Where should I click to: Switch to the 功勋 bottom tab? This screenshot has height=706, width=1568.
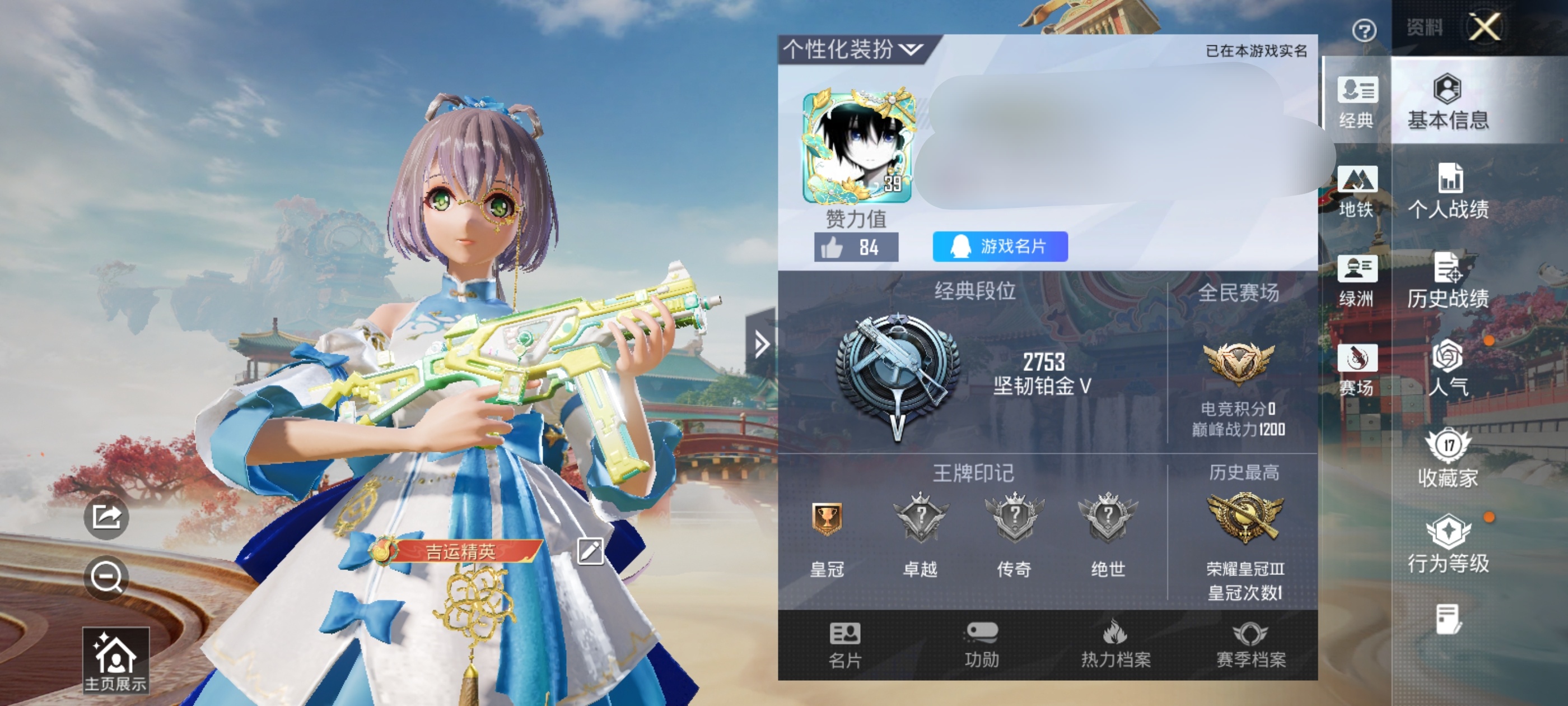tap(981, 645)
